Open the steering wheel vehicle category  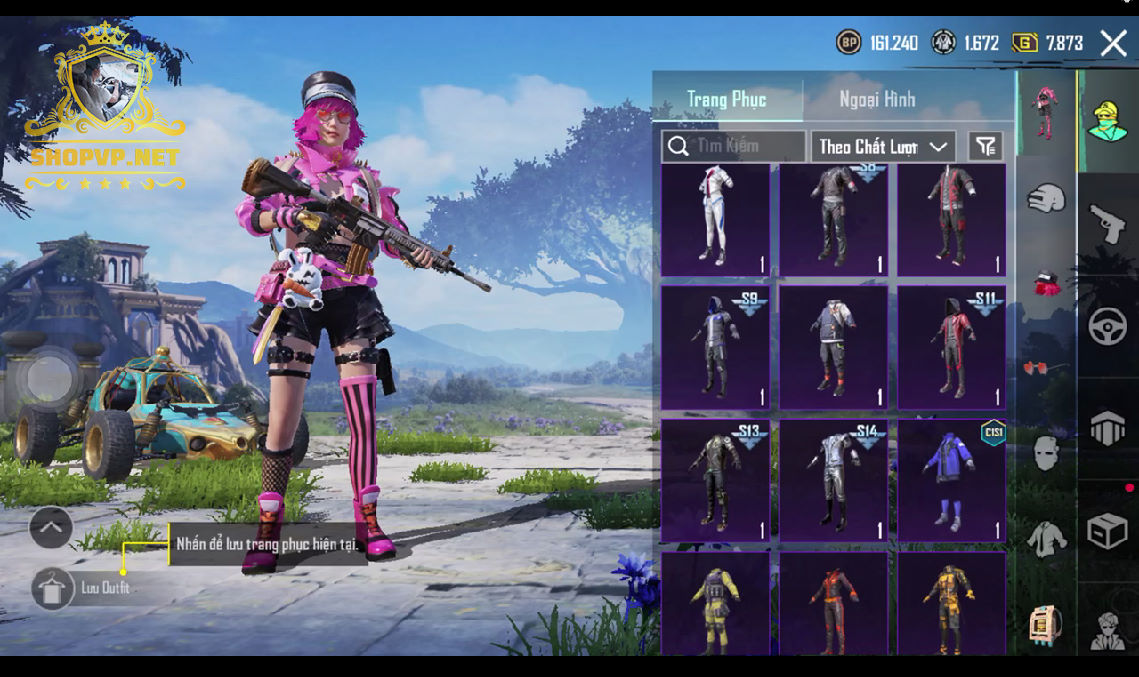(1107, 327)
